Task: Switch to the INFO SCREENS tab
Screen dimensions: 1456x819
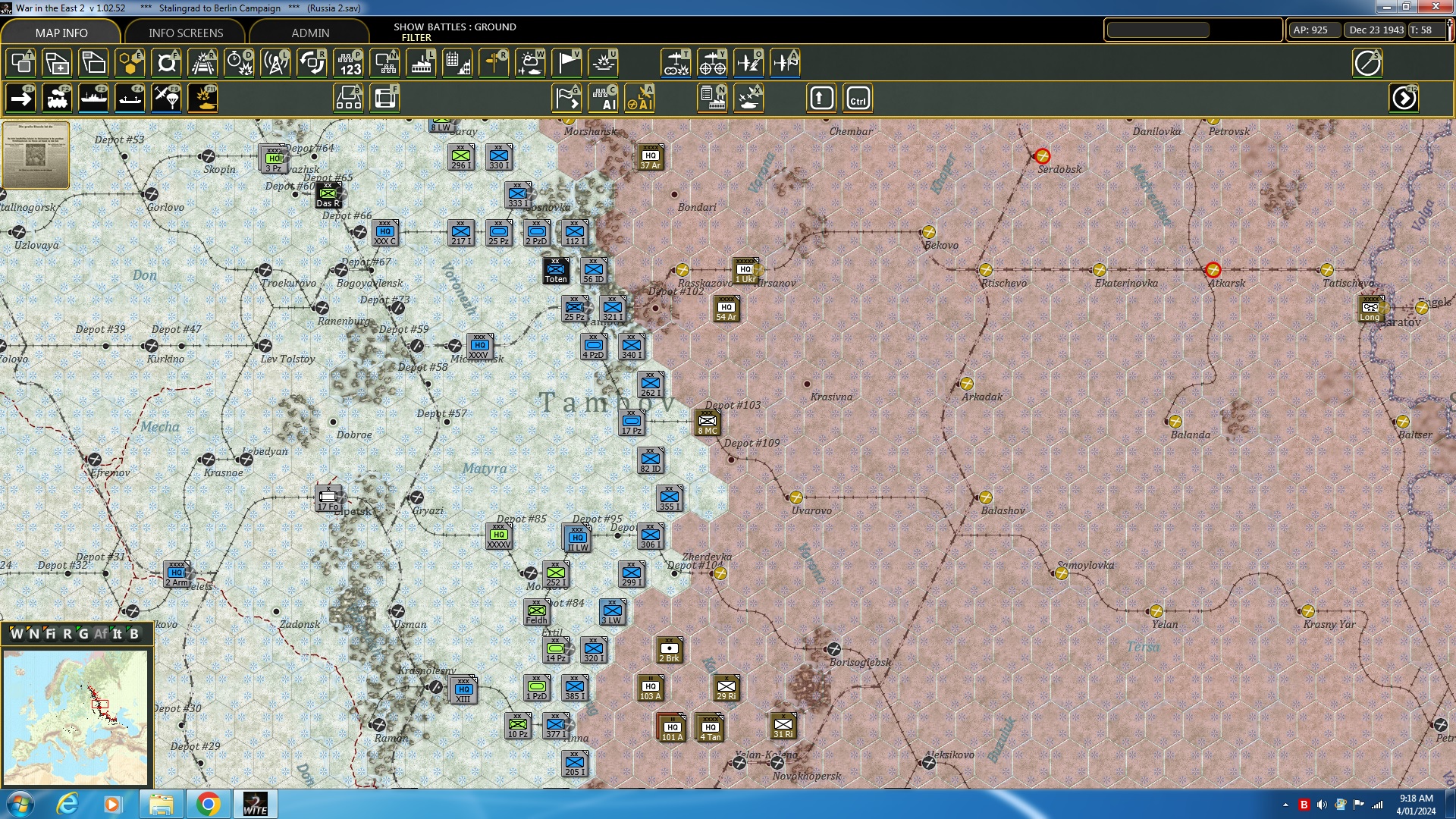Action: coord(186,33)
